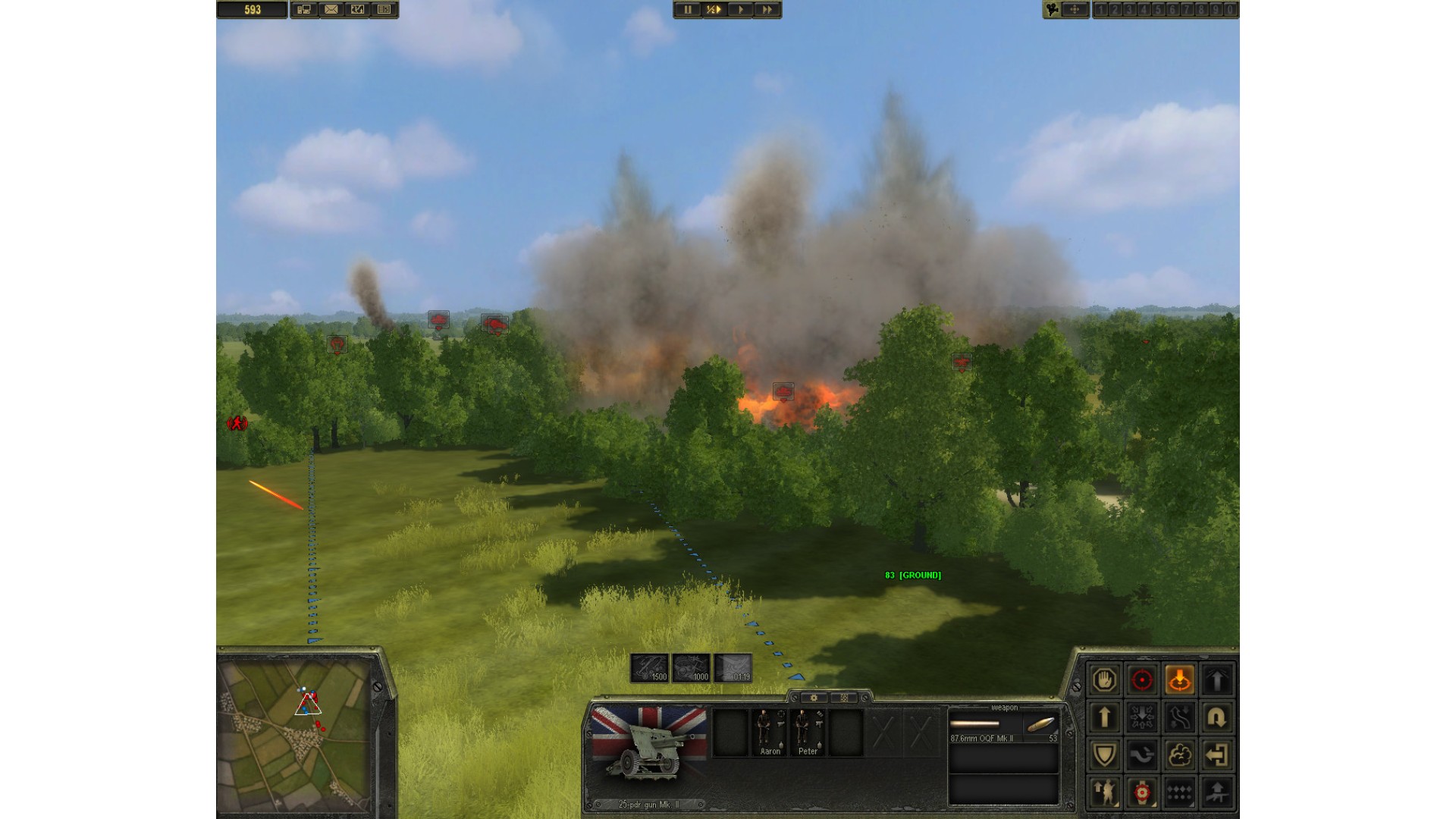Set game speed to half speed

click(714, 10)
